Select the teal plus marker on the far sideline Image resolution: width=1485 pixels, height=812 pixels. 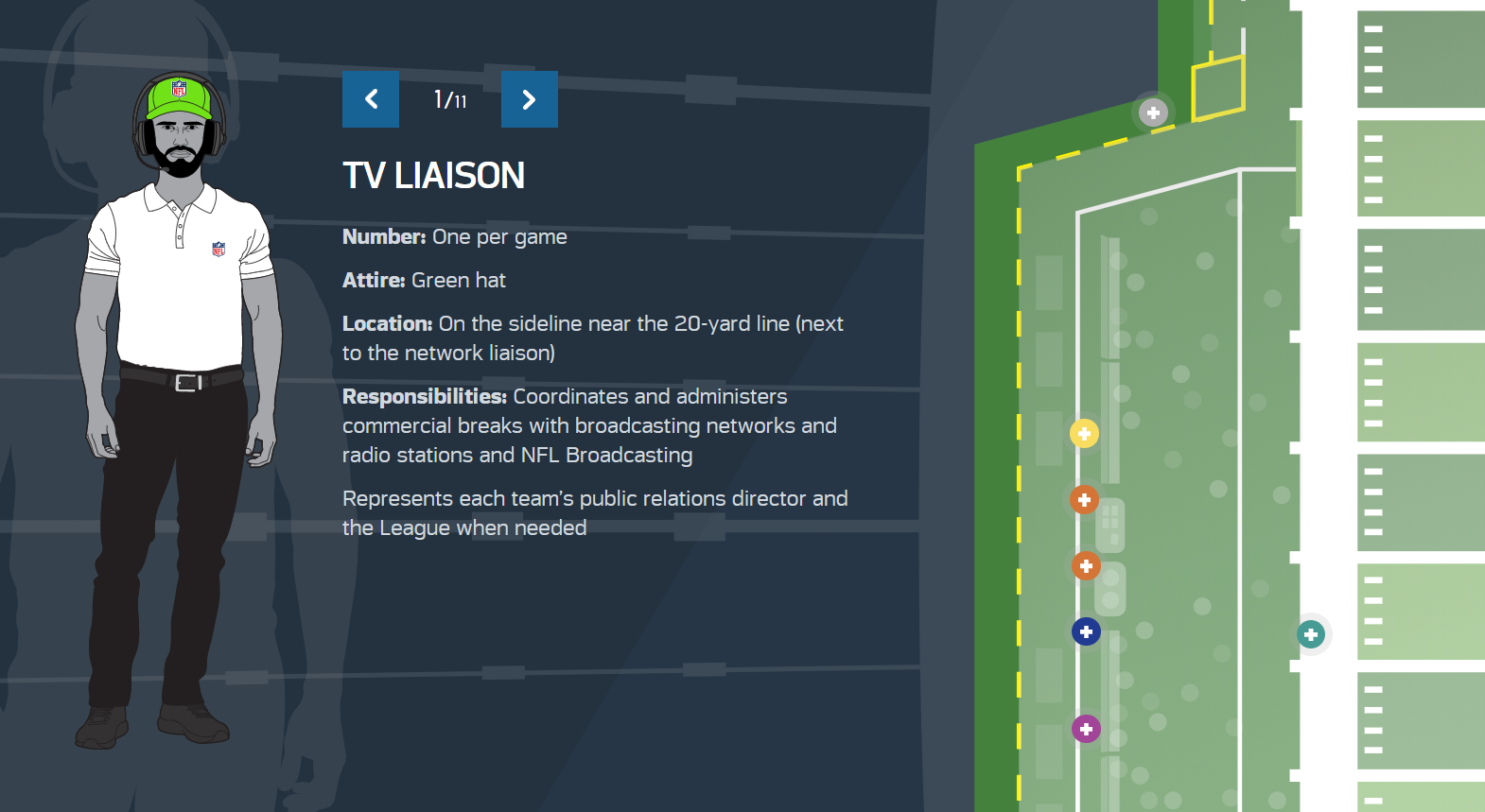click(1310, 635)
